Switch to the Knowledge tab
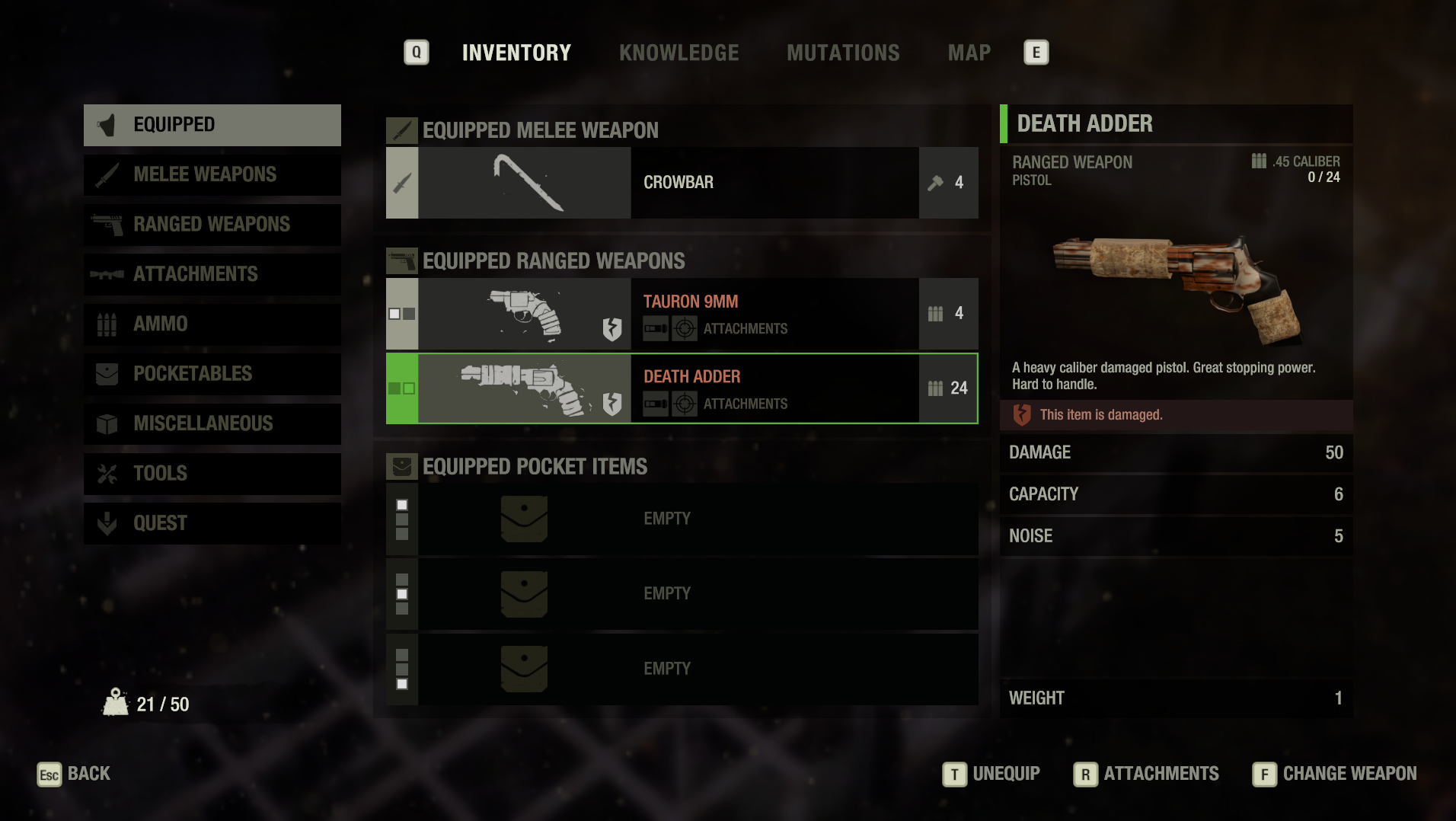This screenshot has height=821, width=1456. tap(679, 53)
